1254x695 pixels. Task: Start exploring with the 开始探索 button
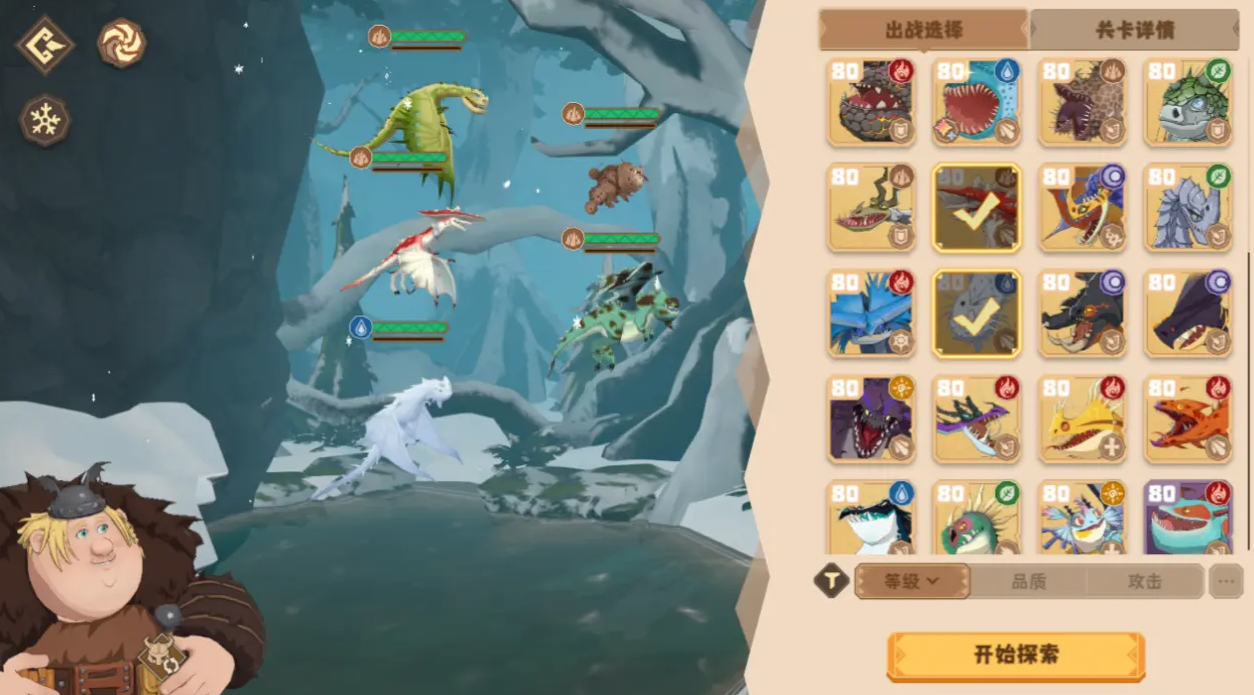click(x=1015, y=656)
